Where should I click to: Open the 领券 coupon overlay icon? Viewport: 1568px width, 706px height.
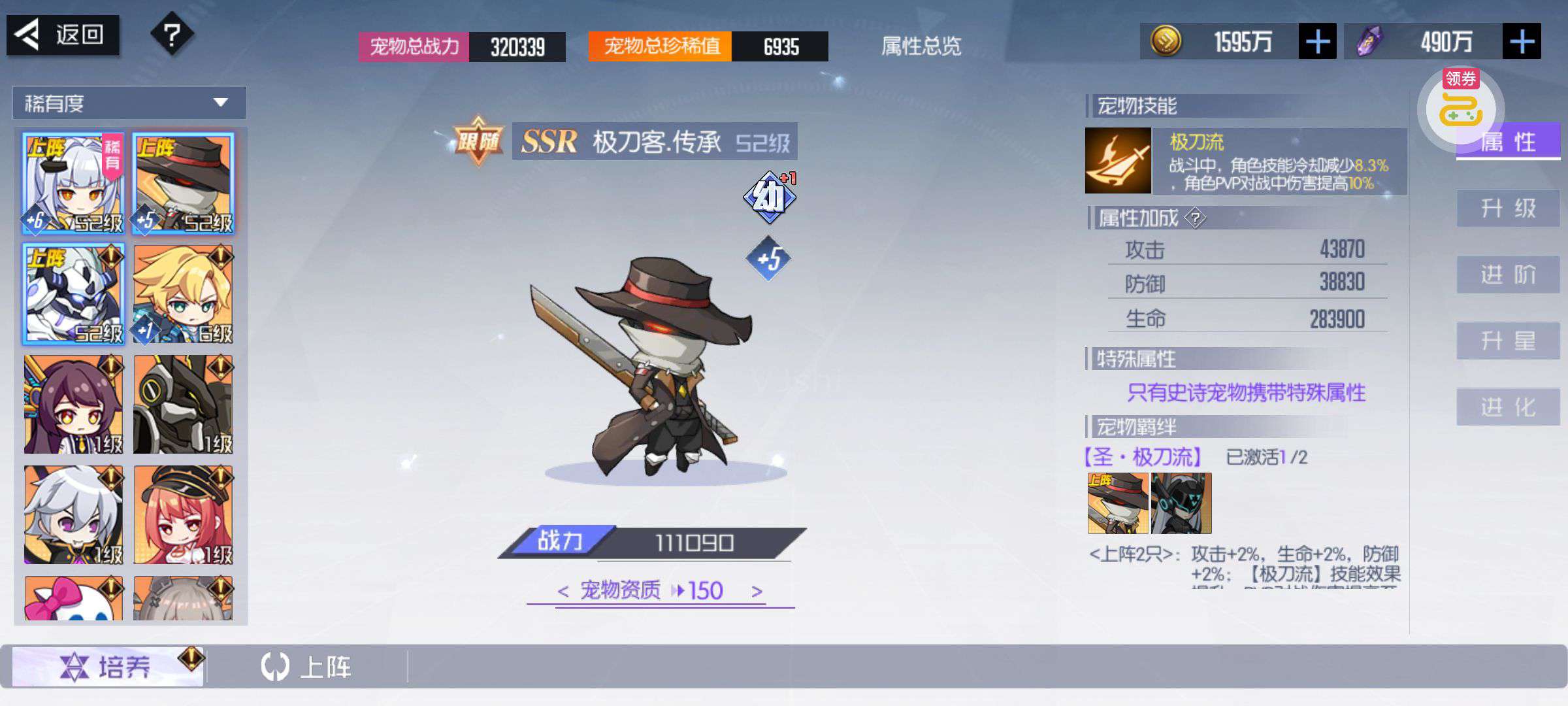click(x=1460, y=106)
